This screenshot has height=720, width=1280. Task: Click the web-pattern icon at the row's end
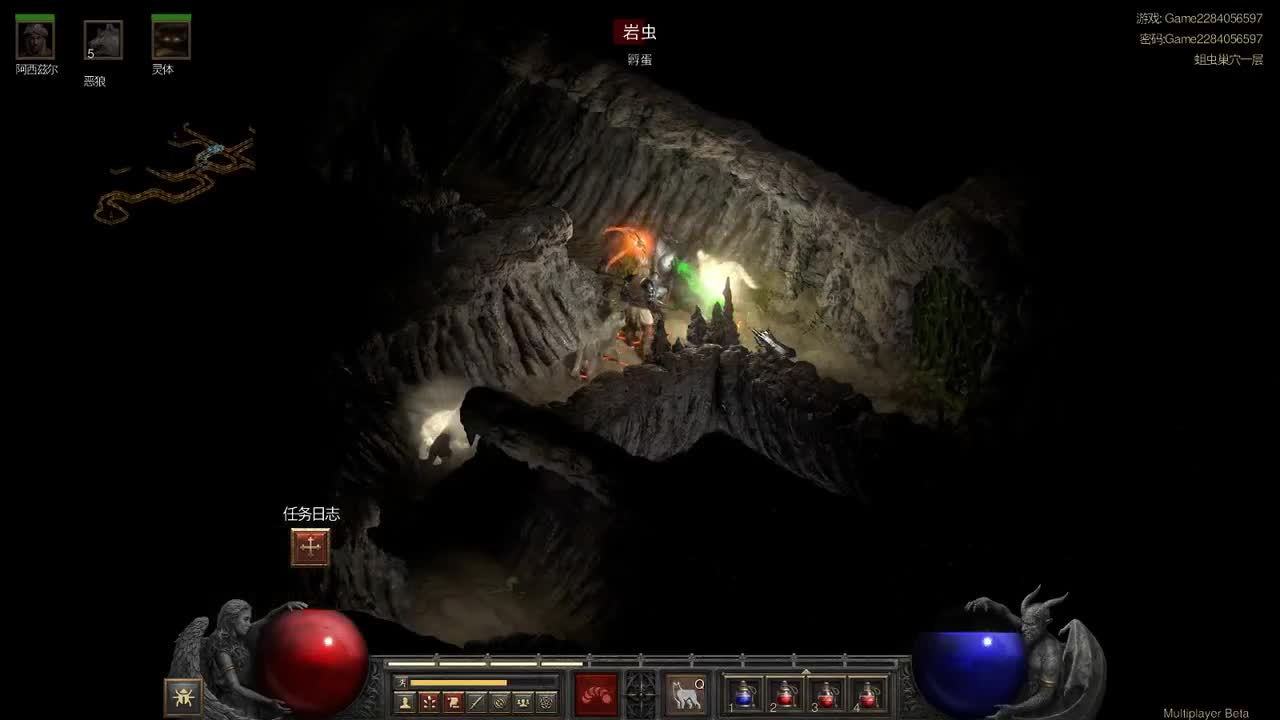tap(545, 700)
